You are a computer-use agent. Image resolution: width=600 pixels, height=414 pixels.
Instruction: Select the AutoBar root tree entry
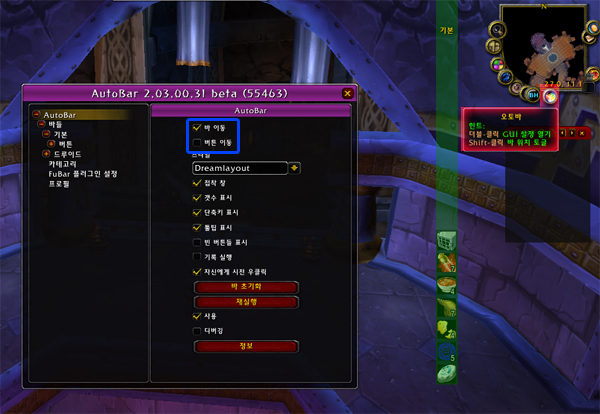click(60, 115)
